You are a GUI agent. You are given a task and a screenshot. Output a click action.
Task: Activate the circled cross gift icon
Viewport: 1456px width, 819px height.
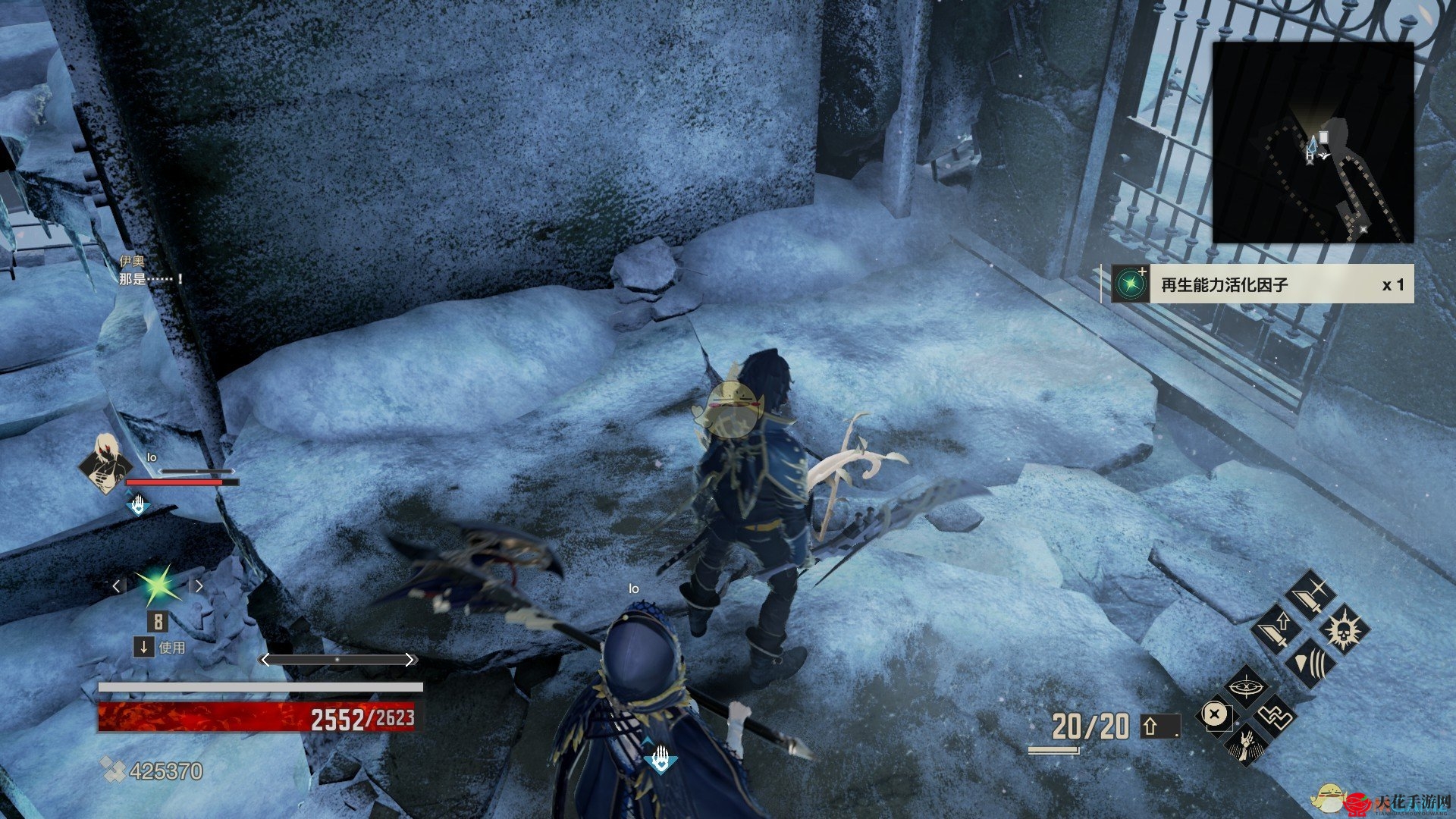[1215, 714]
